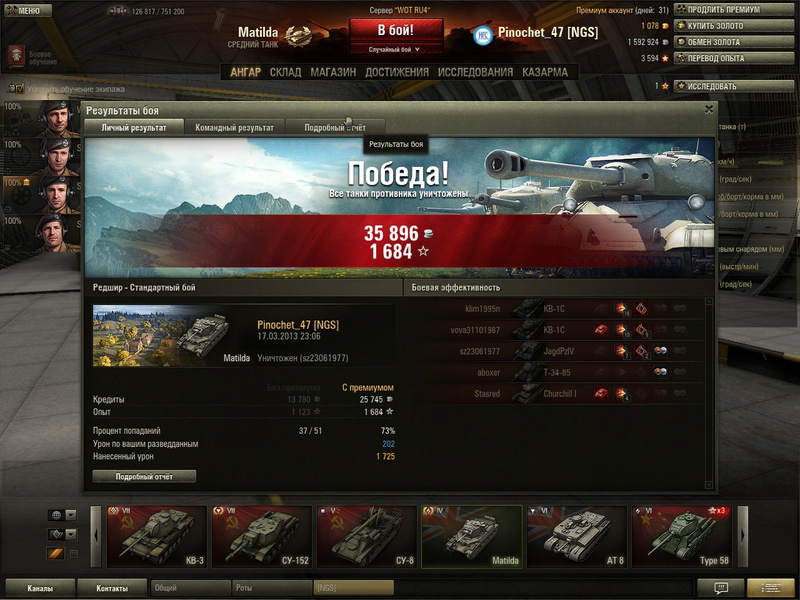The width and height of the screenshot is (800, 600).
Task: Open the Магазин section
Action: tap(333, 72)
